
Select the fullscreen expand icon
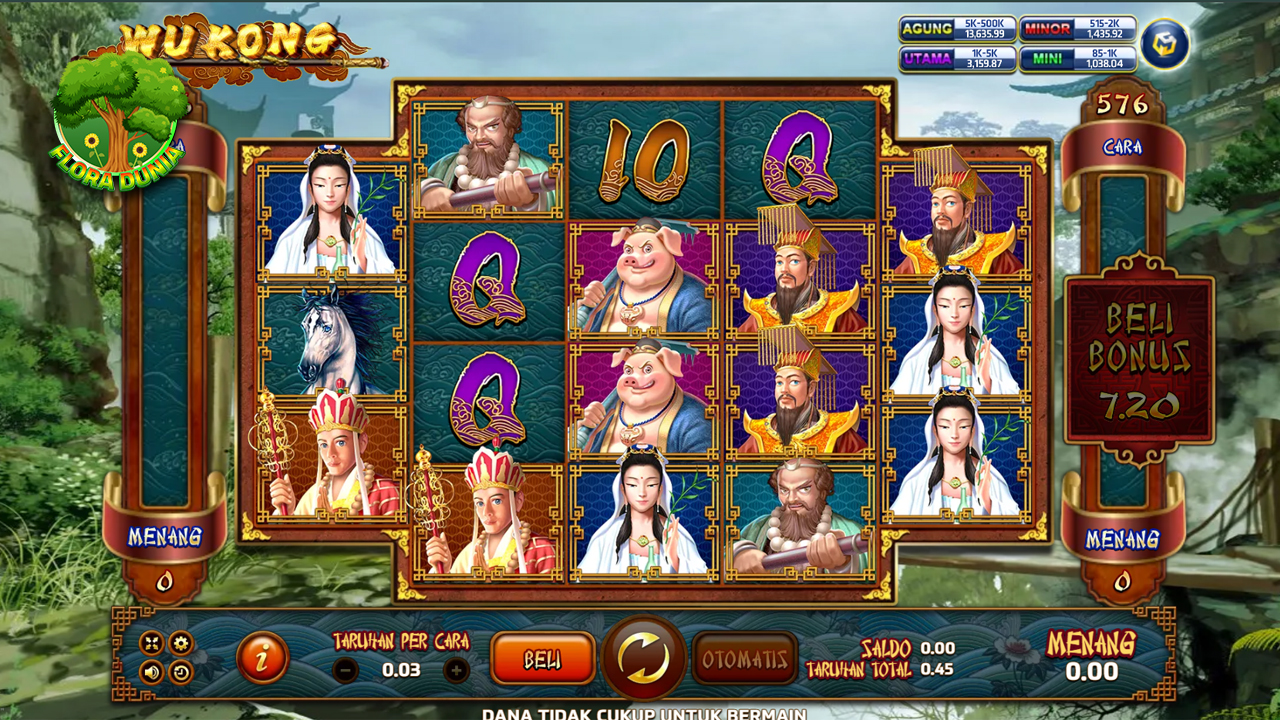point(152,641)
